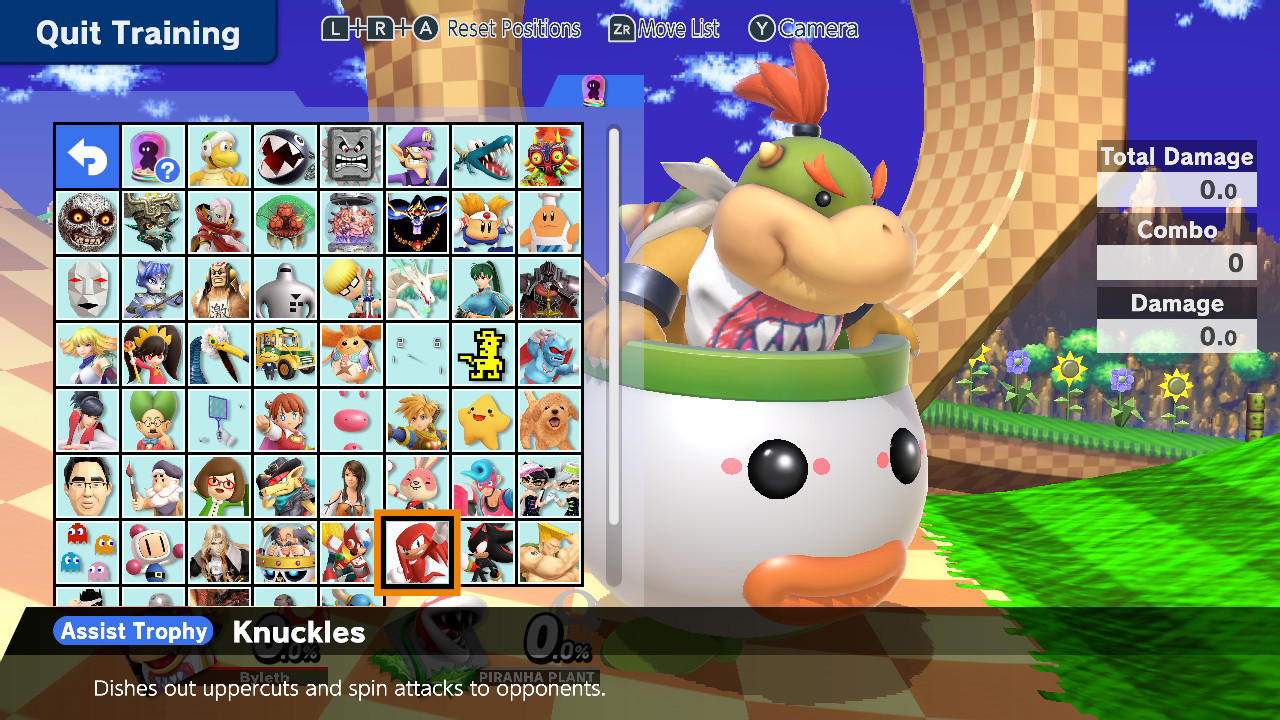This screenshot has height=720, width=1280.
Task: Choose Waluigi from the assist trophy grid
Action: click(x=418, y=157)
